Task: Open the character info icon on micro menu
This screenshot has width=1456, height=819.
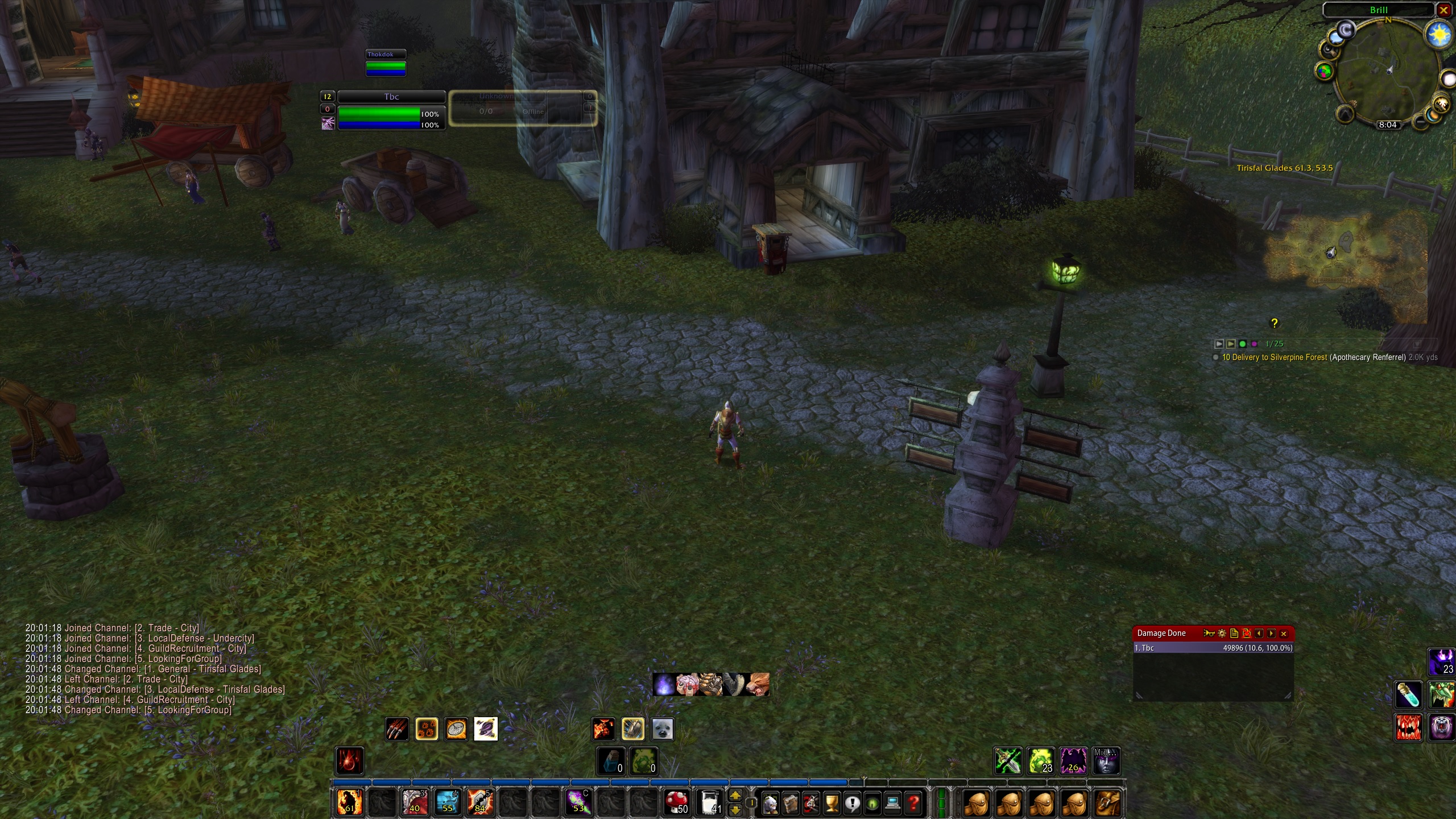Action: 770,804
